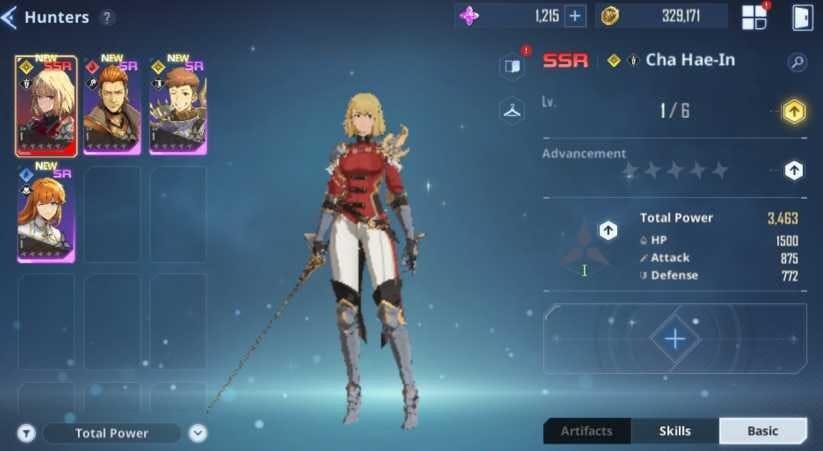Add equipment in the plus diamond slot

point(675,339)
